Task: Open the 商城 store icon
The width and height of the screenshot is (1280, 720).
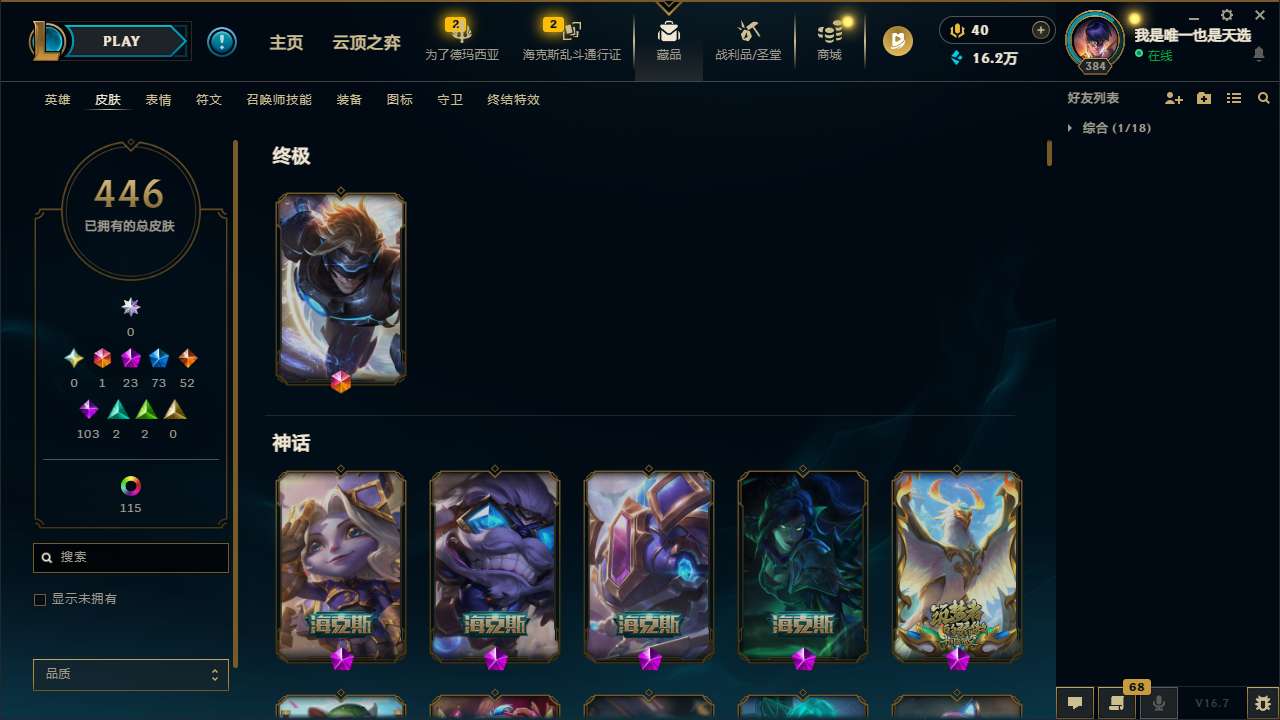Action: pos(829,41)
